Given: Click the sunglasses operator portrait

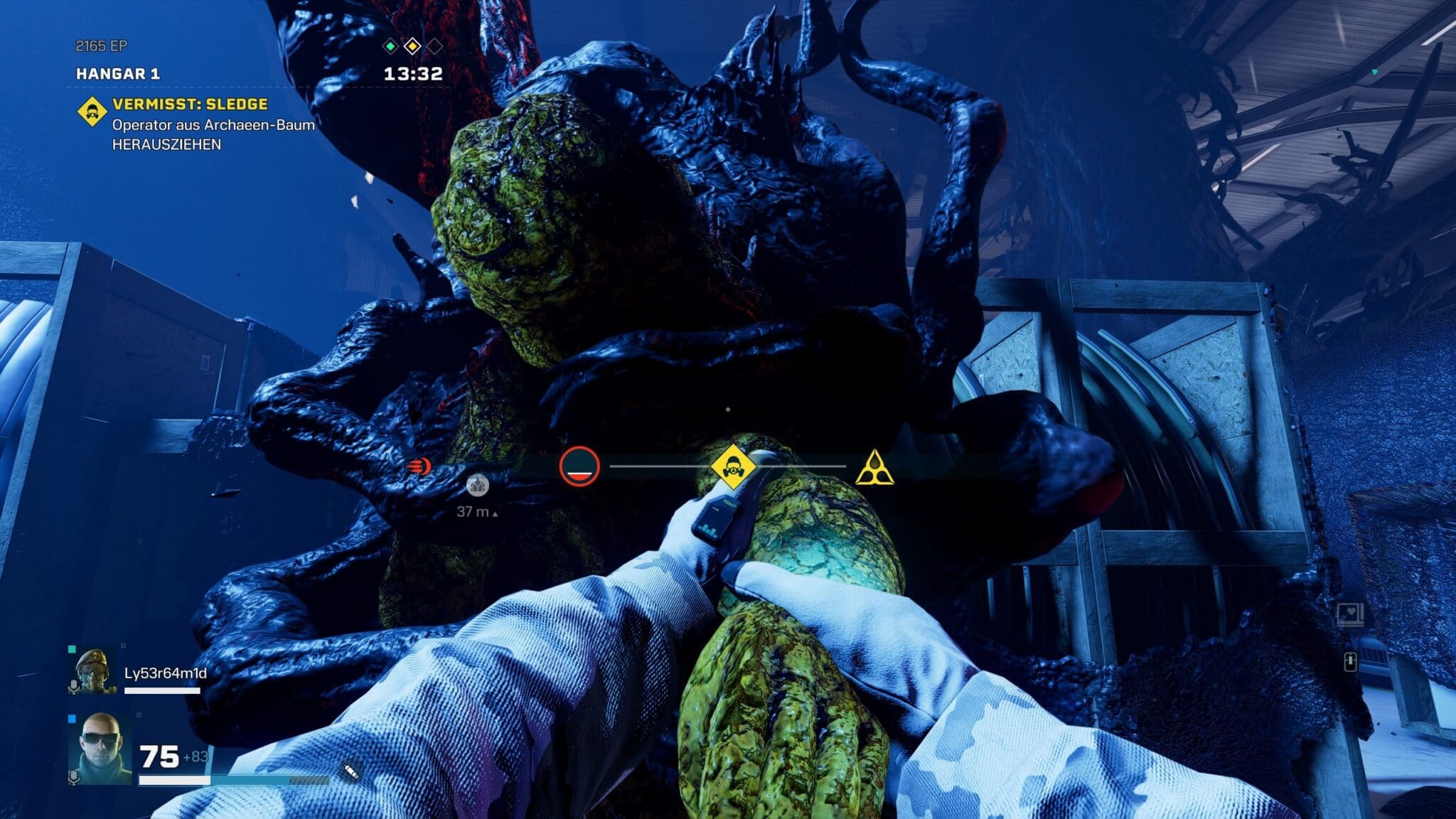Looking at the screenshot, I should [99, 749].
